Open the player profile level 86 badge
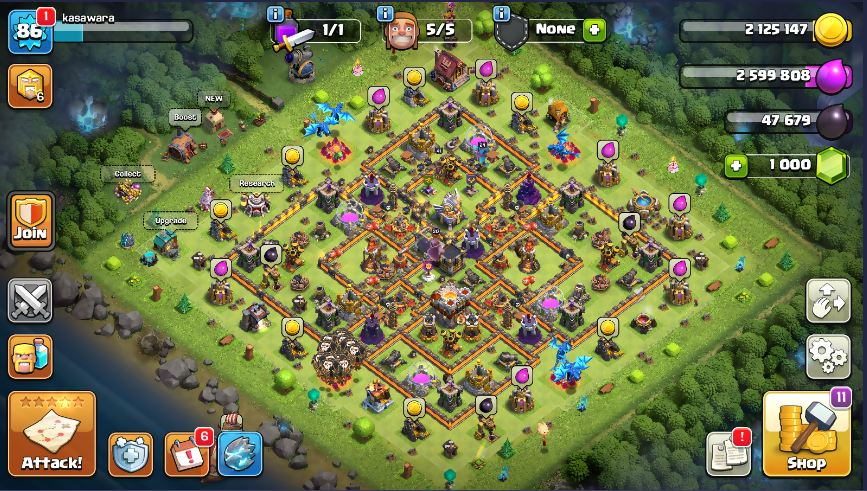The height and width of the screenshot is (491, 867). [29, 31]
